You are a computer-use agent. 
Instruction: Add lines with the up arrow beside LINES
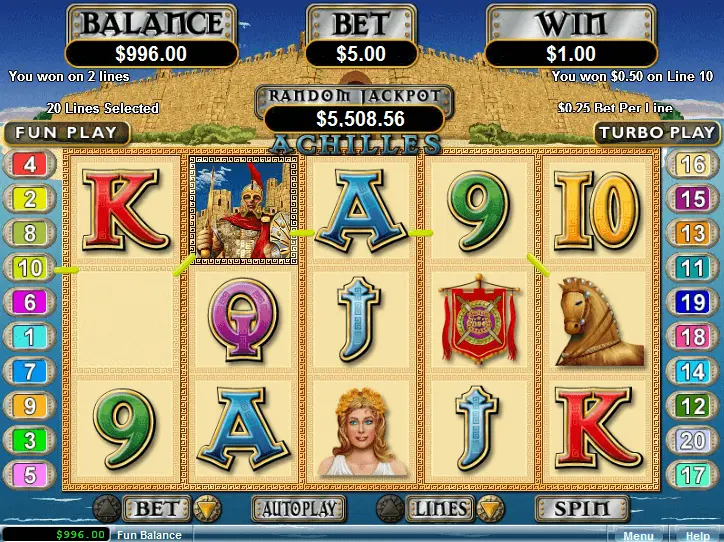(x=389, y=509)
